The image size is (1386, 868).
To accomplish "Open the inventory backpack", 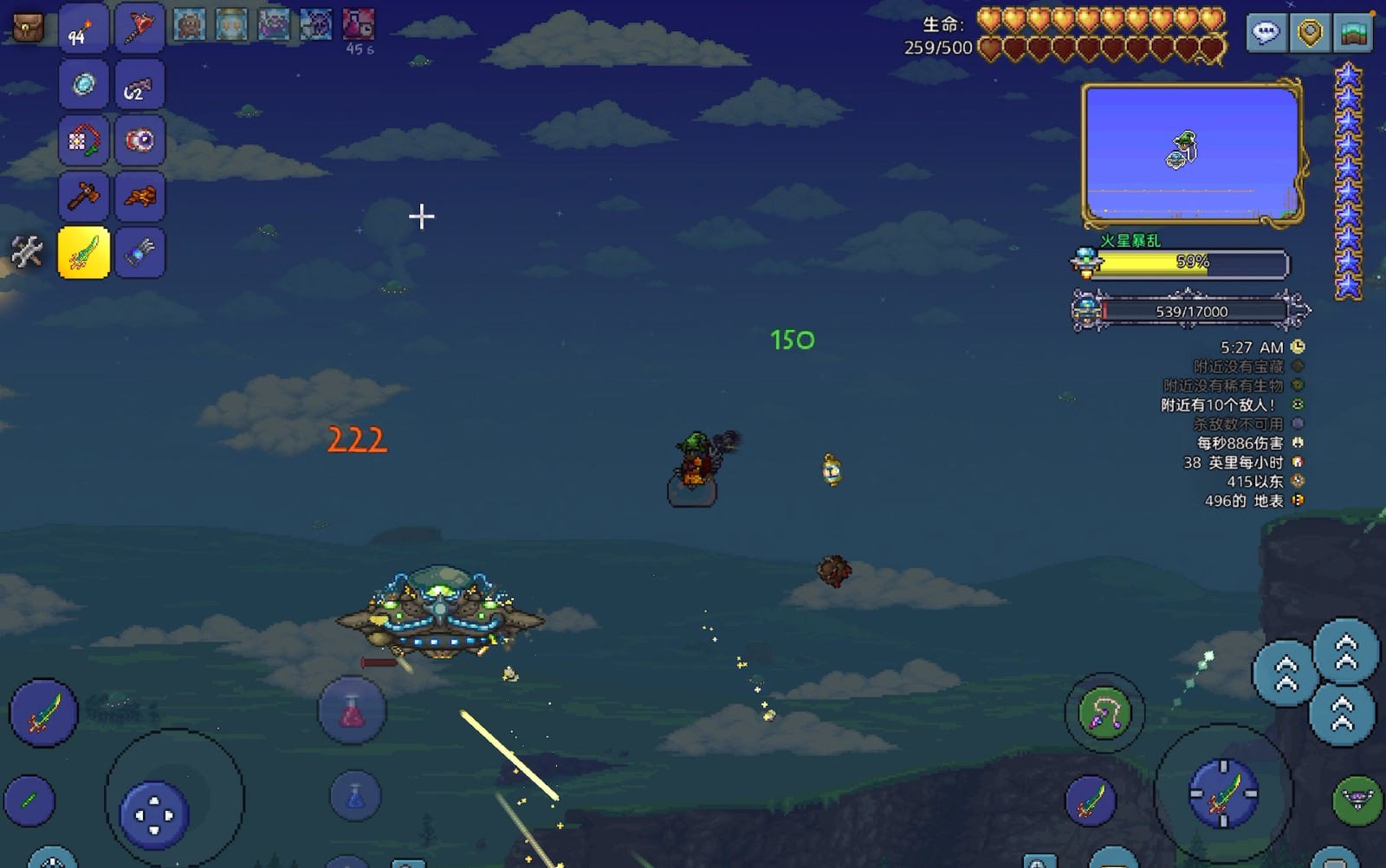I will [28, 29].
